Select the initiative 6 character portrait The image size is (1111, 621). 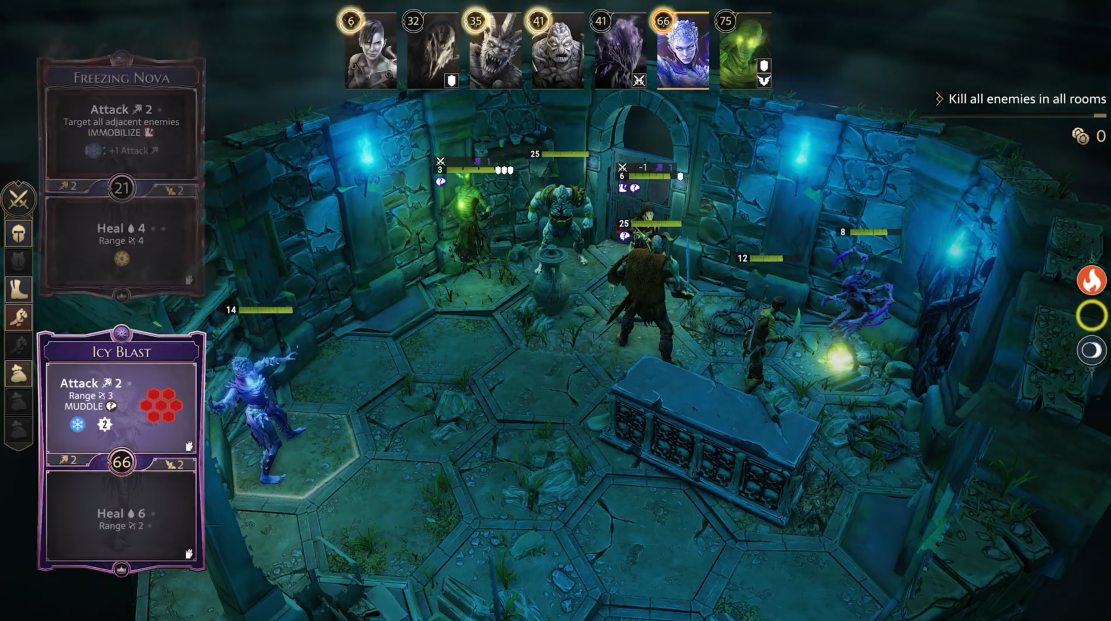[x=371, y=51]
